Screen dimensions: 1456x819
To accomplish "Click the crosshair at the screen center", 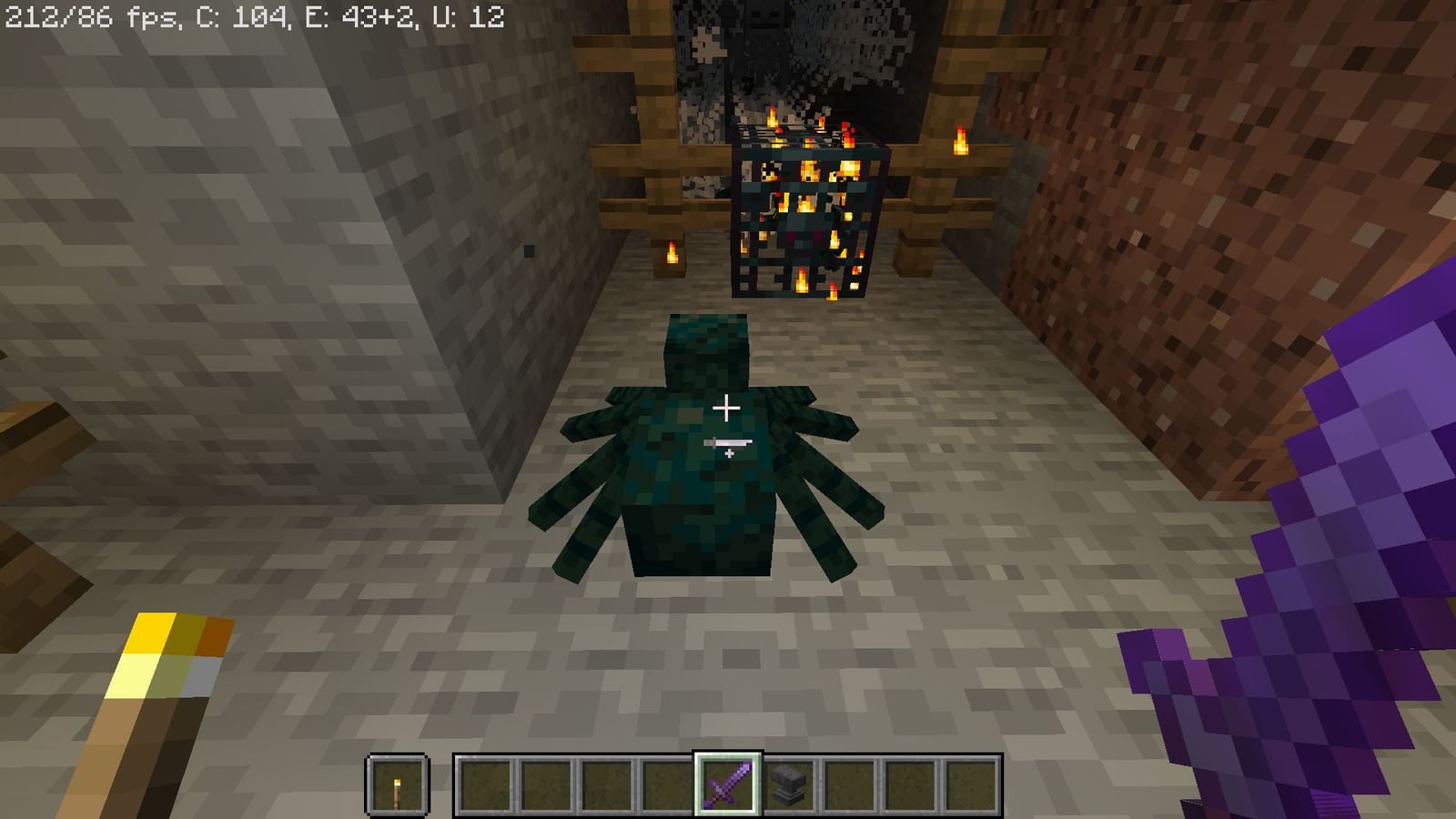I will click(728, 409).
